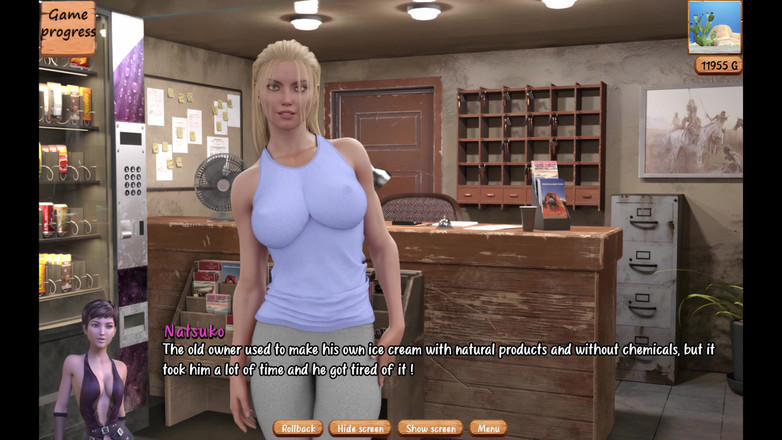Click the Rollback button
782x440 pixels.
[298, 428]
